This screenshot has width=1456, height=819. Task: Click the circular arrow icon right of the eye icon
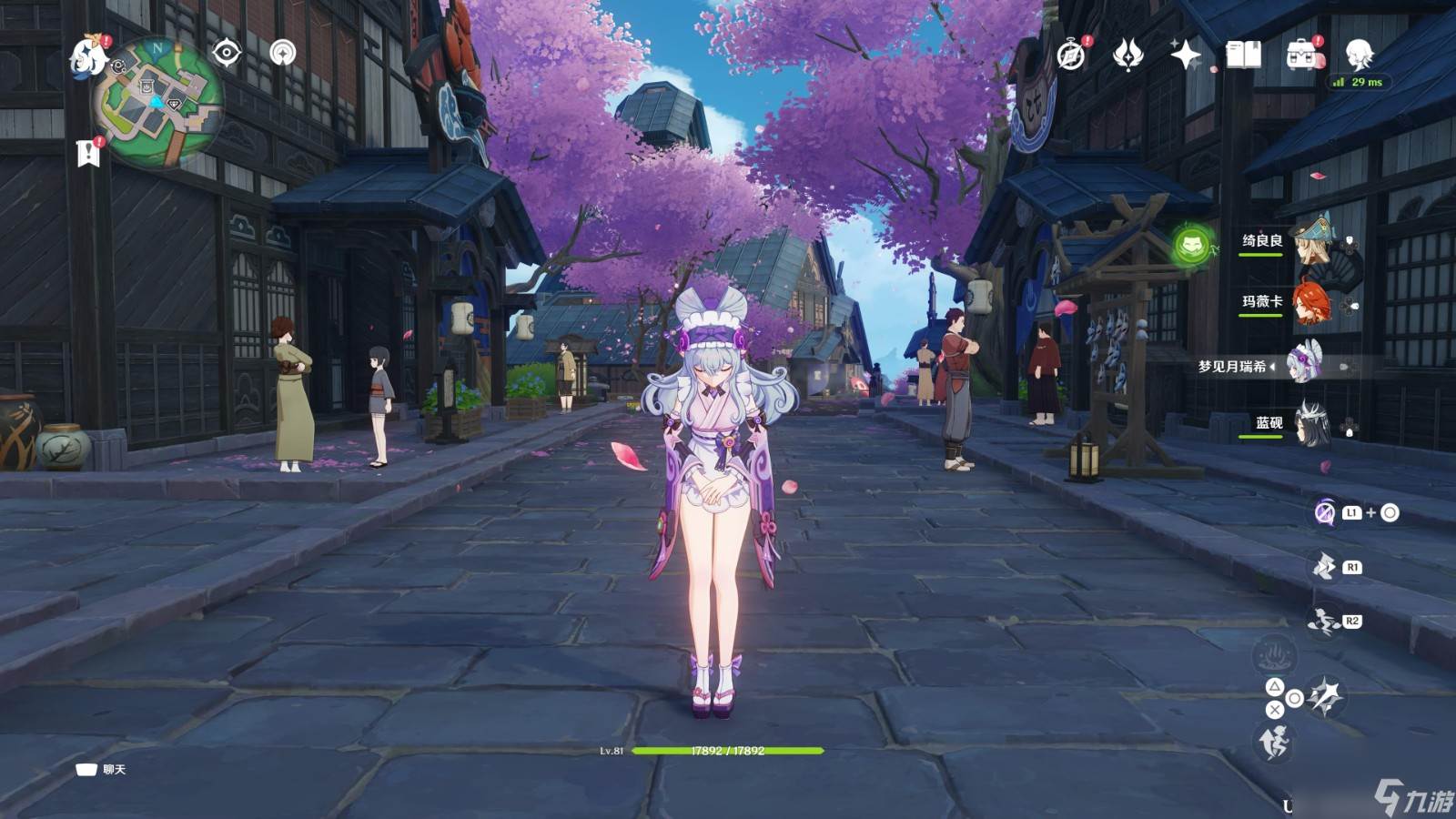click(283, 53)
